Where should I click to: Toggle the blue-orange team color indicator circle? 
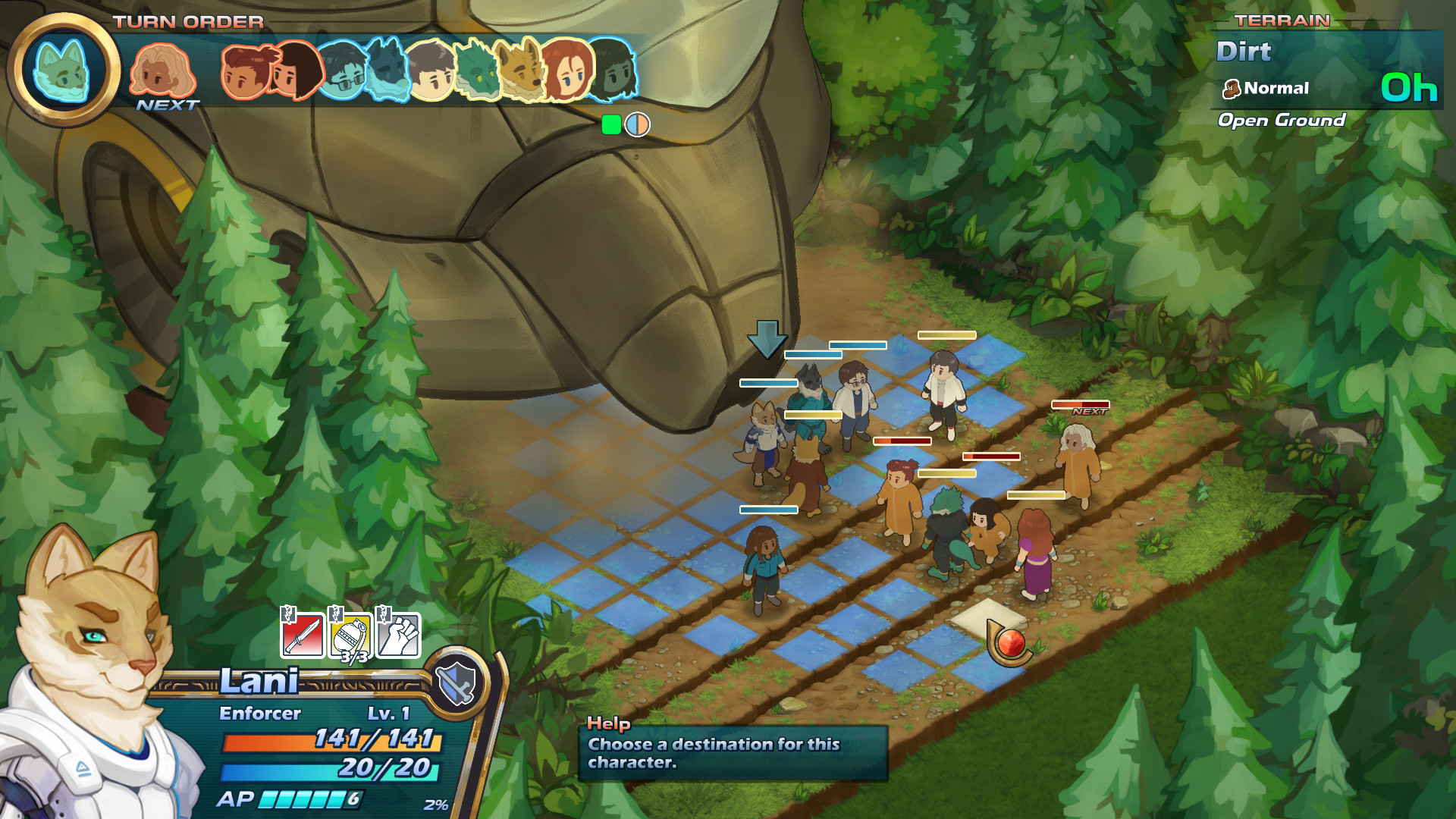[x=637, y=126]
